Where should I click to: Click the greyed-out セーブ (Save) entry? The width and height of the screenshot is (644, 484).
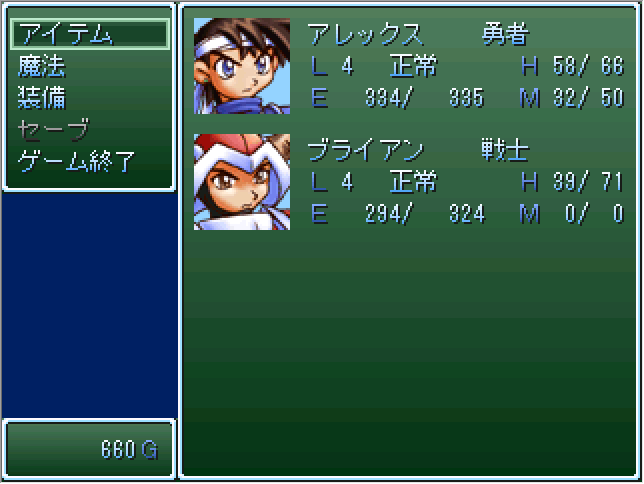(x=53, y=130)
